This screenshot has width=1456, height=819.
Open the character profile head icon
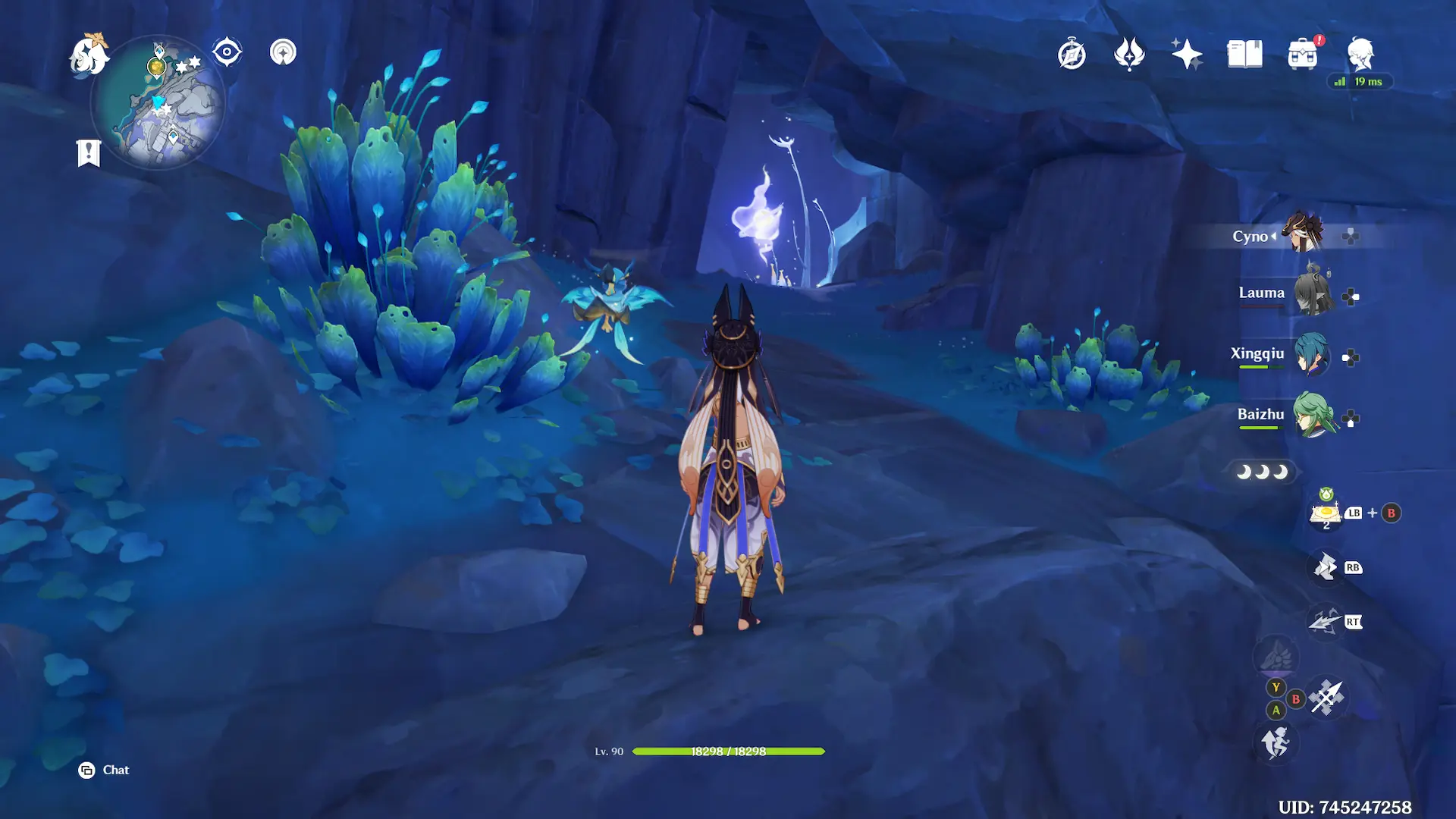click(x=1360, y=55)
